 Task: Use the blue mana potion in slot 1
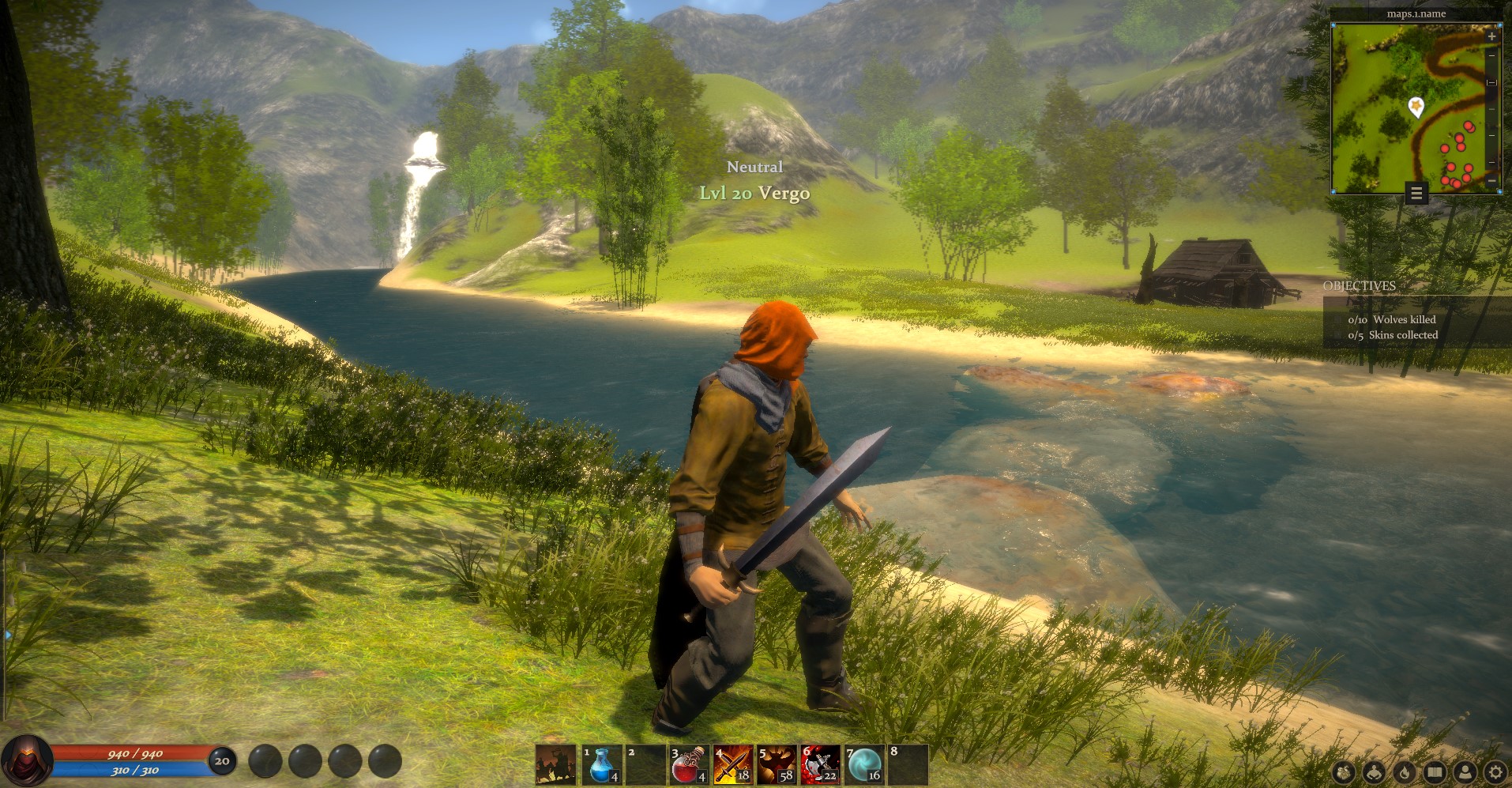[x=602, y=765]
